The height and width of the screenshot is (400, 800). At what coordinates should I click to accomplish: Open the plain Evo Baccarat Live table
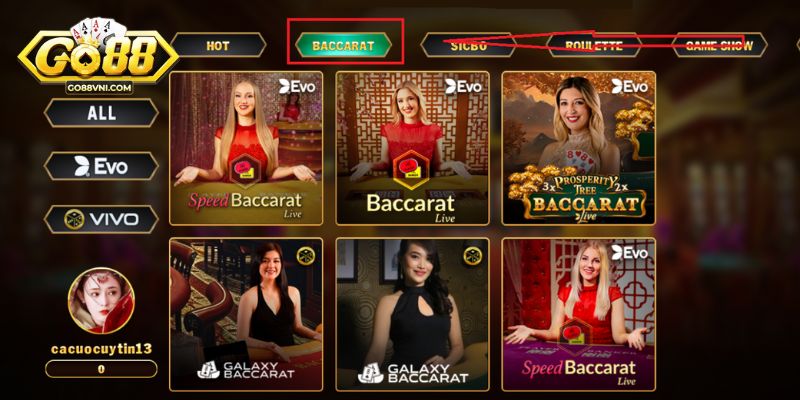pos(412,148)
